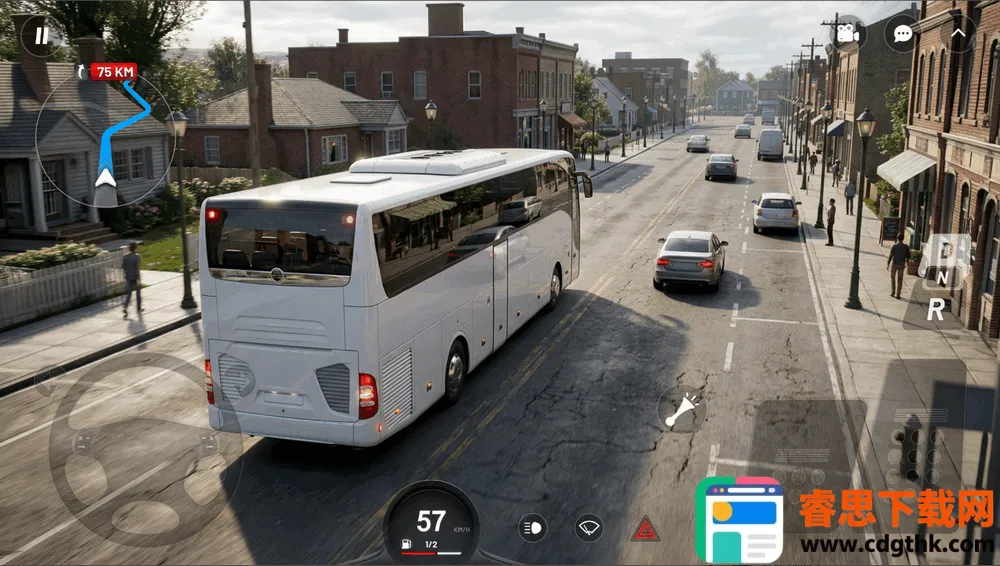Click the colorful news app logo
The image size is (1000, 566).
[x=739, y=519]
